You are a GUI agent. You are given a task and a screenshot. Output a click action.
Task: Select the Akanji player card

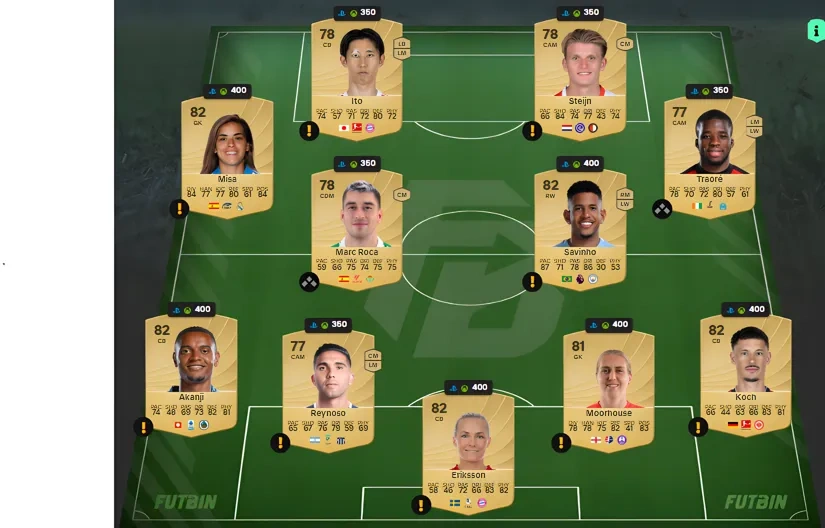point(191,372)
